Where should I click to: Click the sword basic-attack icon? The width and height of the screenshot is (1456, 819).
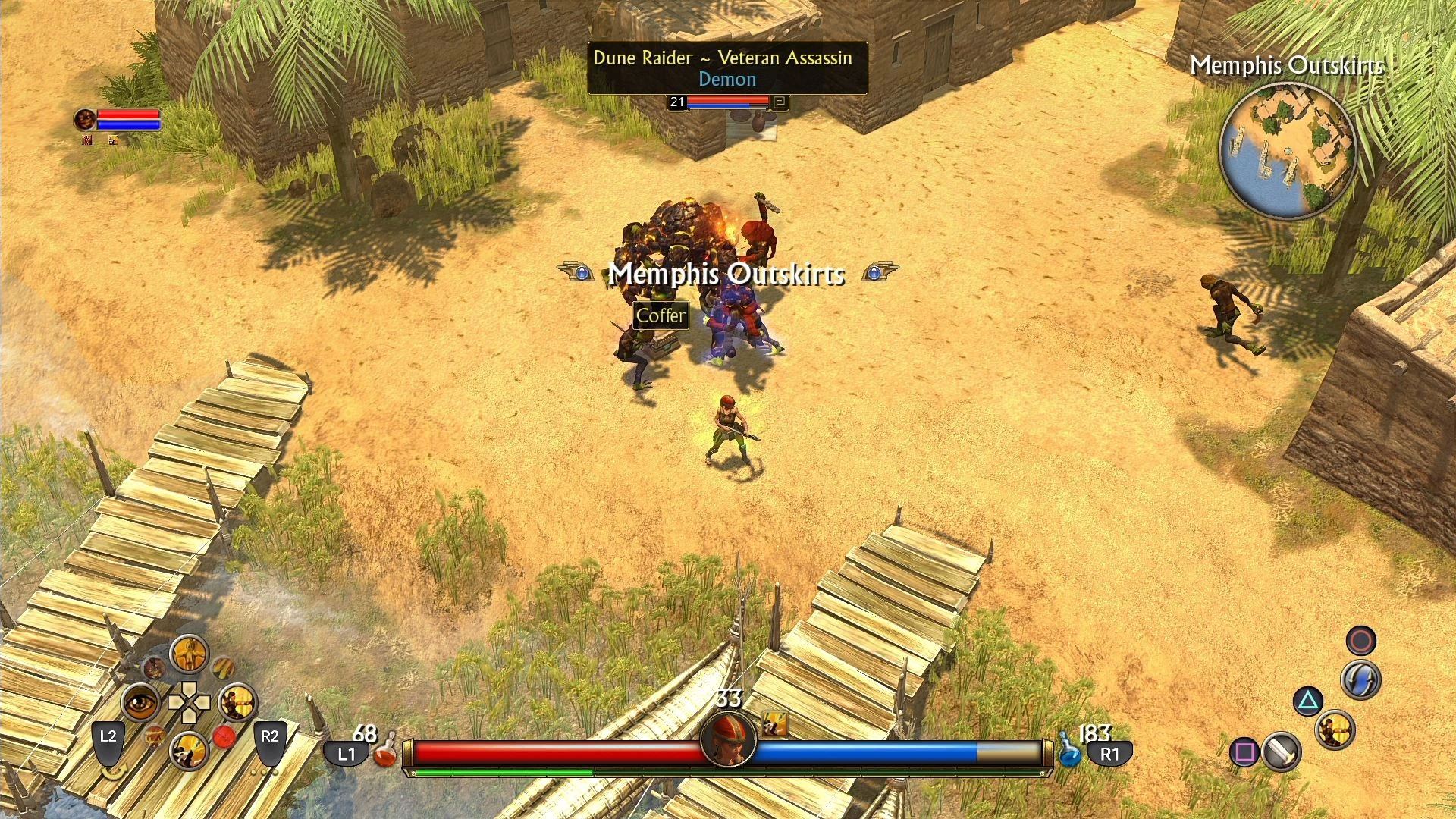(x=1280, y=753)
